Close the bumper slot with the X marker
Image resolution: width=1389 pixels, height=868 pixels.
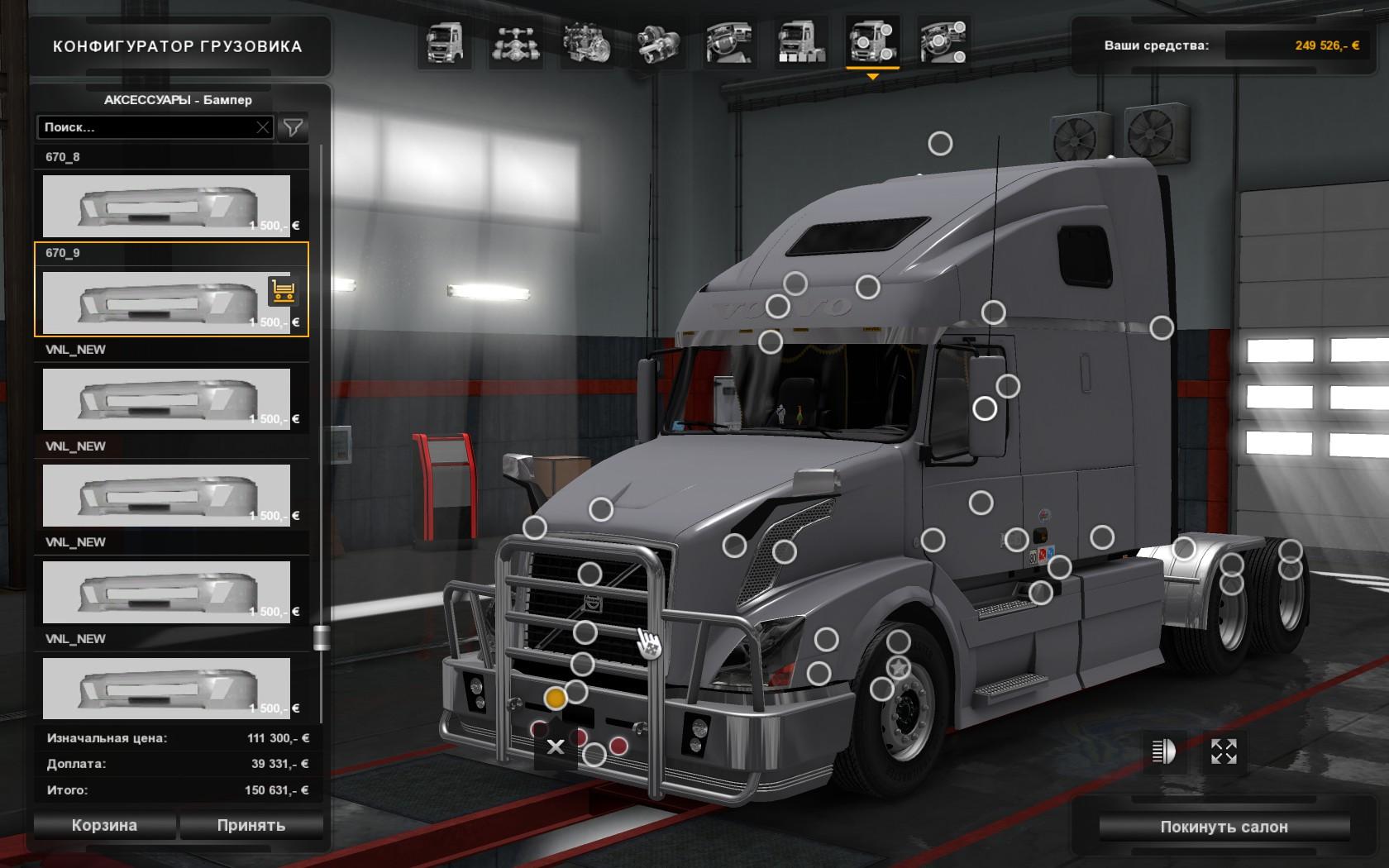[x=556, y=747]
